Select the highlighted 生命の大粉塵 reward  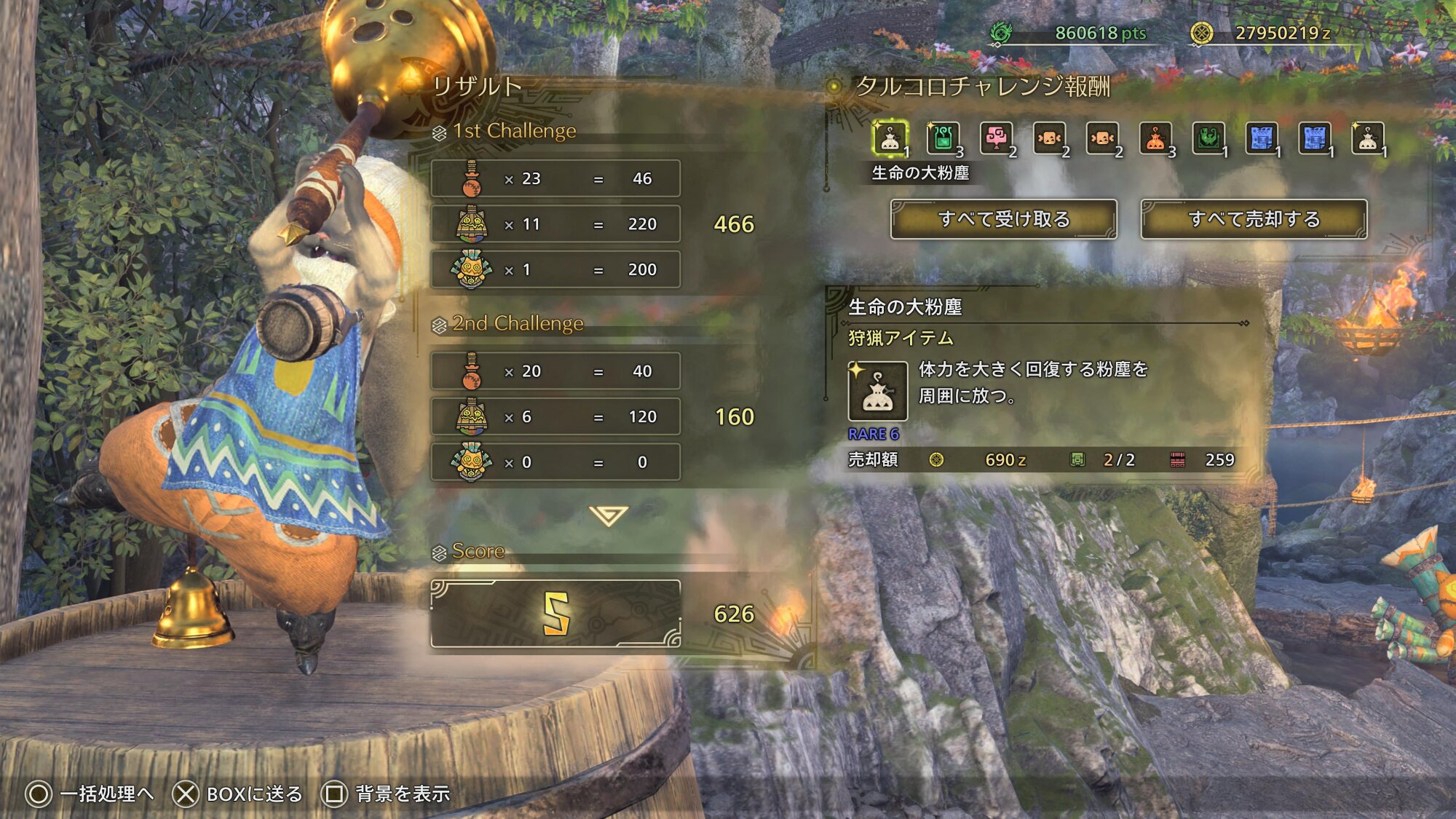point(890,138)
